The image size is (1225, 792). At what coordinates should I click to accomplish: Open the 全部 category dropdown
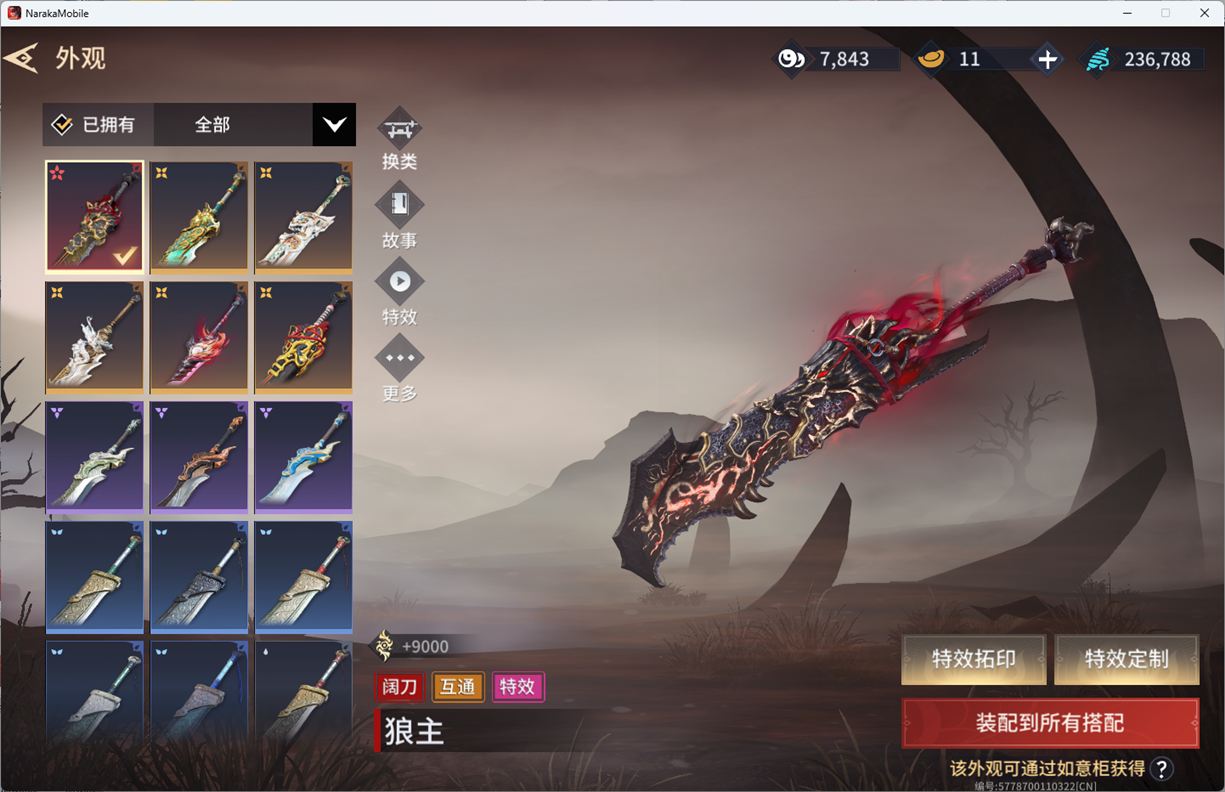pos(333,125)
